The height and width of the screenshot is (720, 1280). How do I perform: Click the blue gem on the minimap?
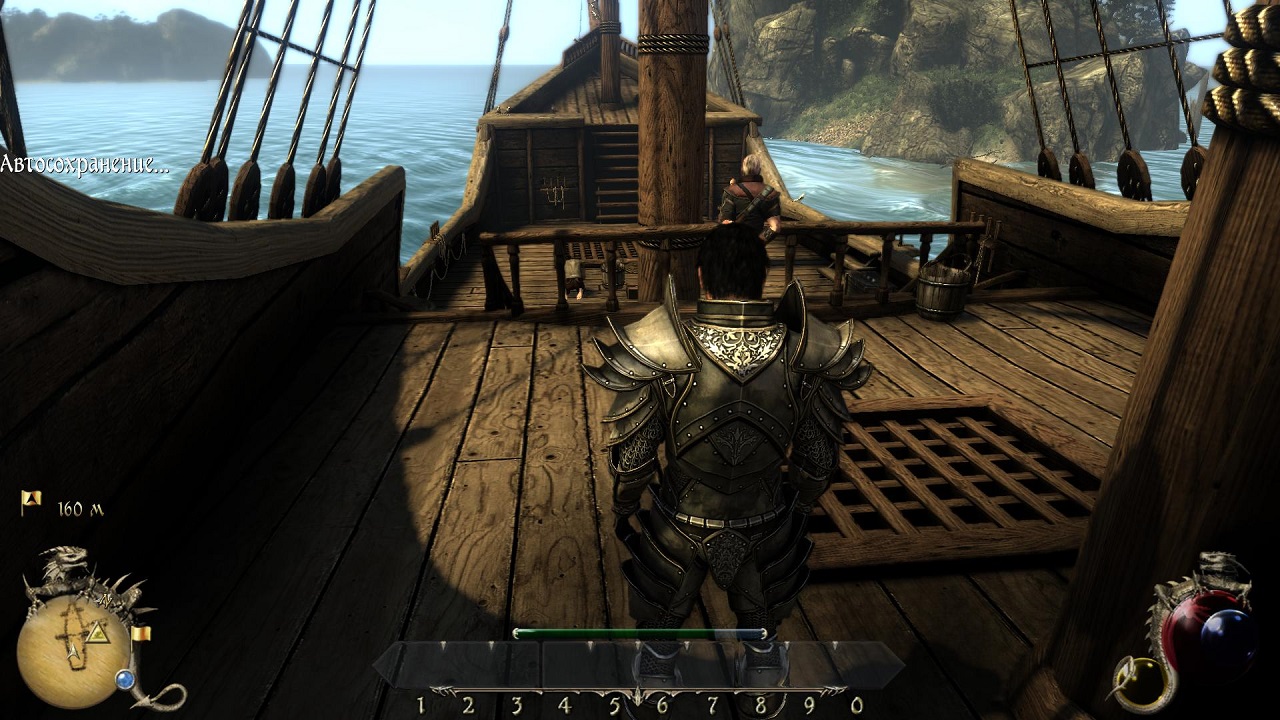pos(125,680)
